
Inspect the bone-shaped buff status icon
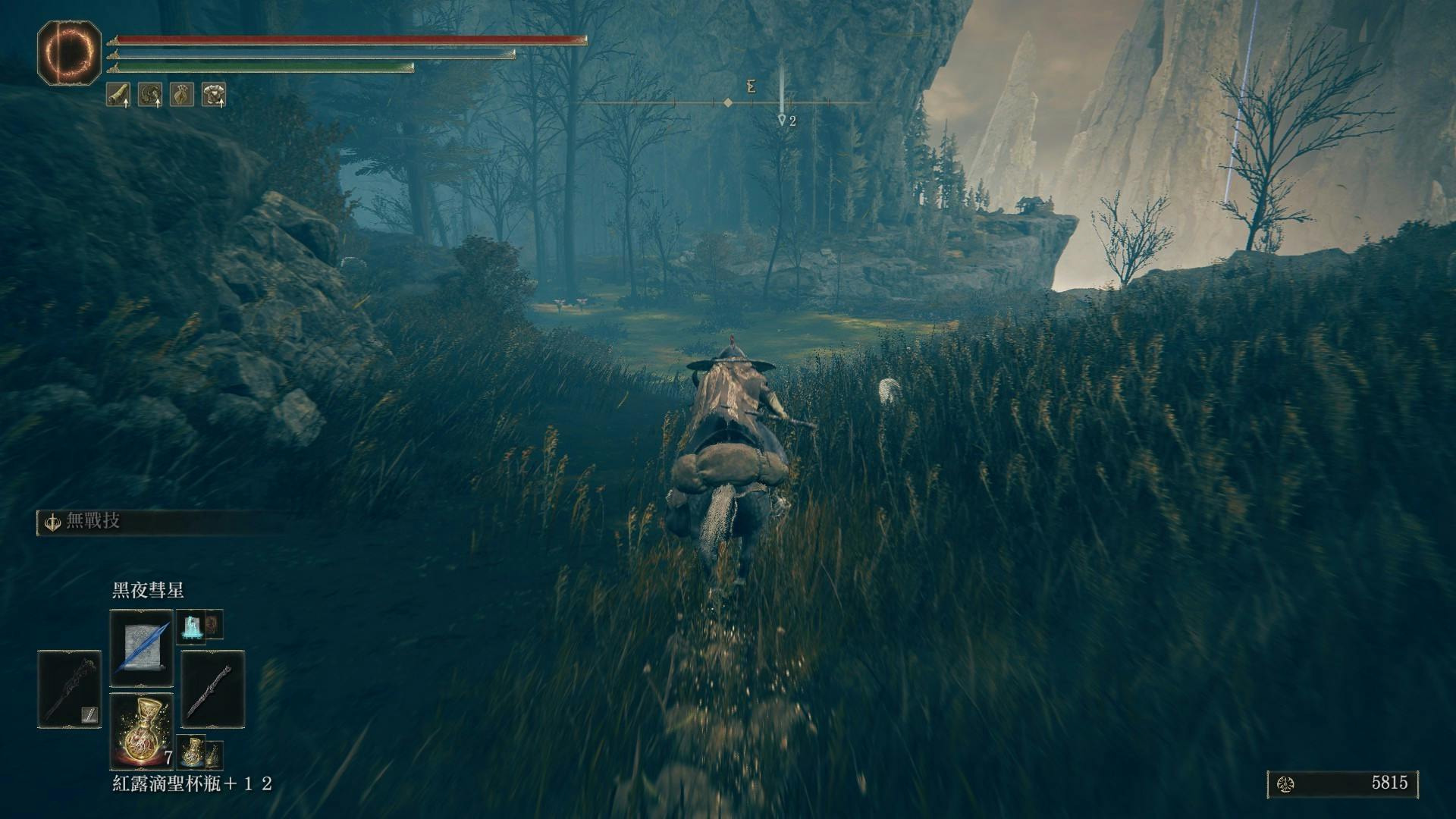click(x=118, y=95)
